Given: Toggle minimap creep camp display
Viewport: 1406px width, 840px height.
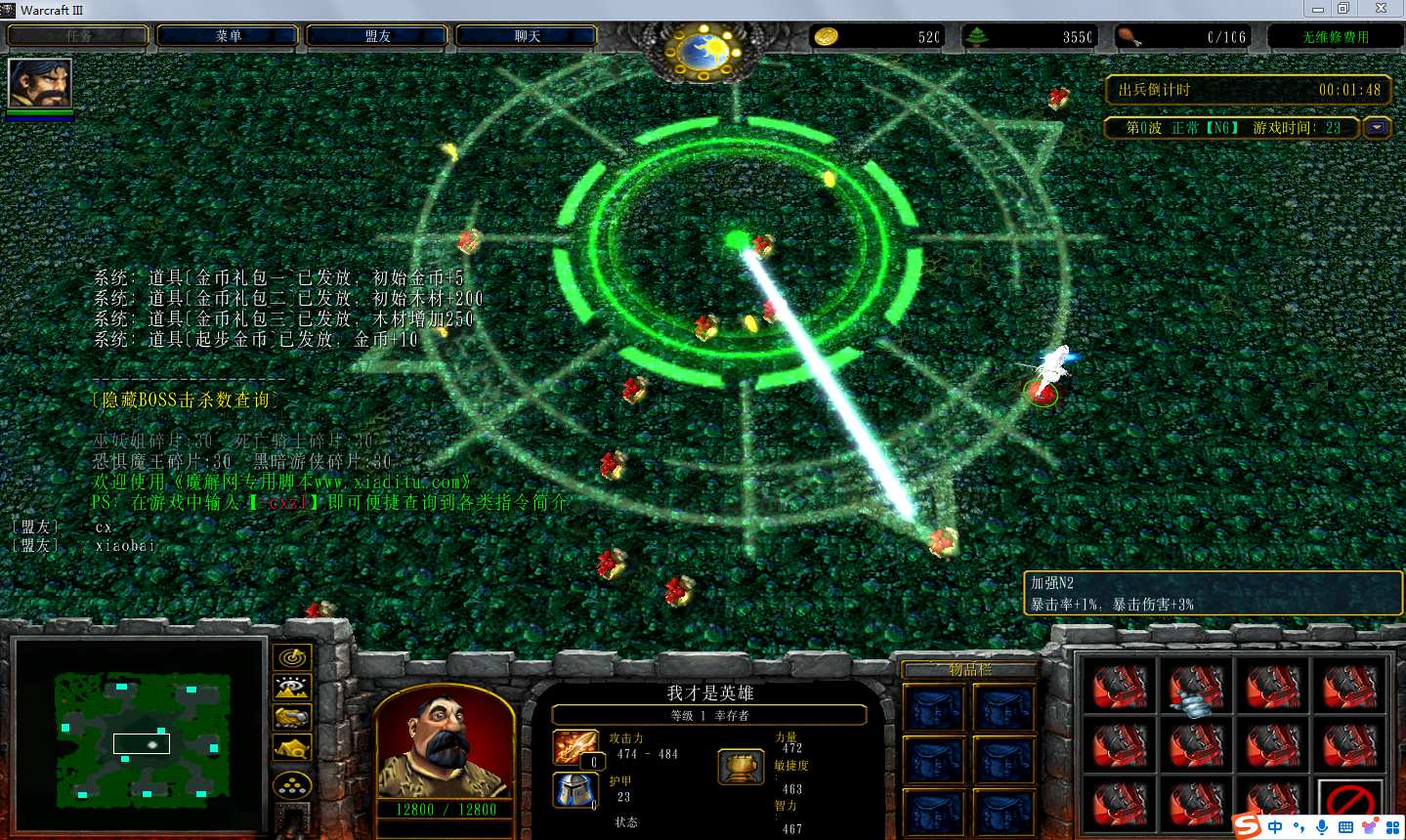Looking at the screenshot, I should click(292, 749).
